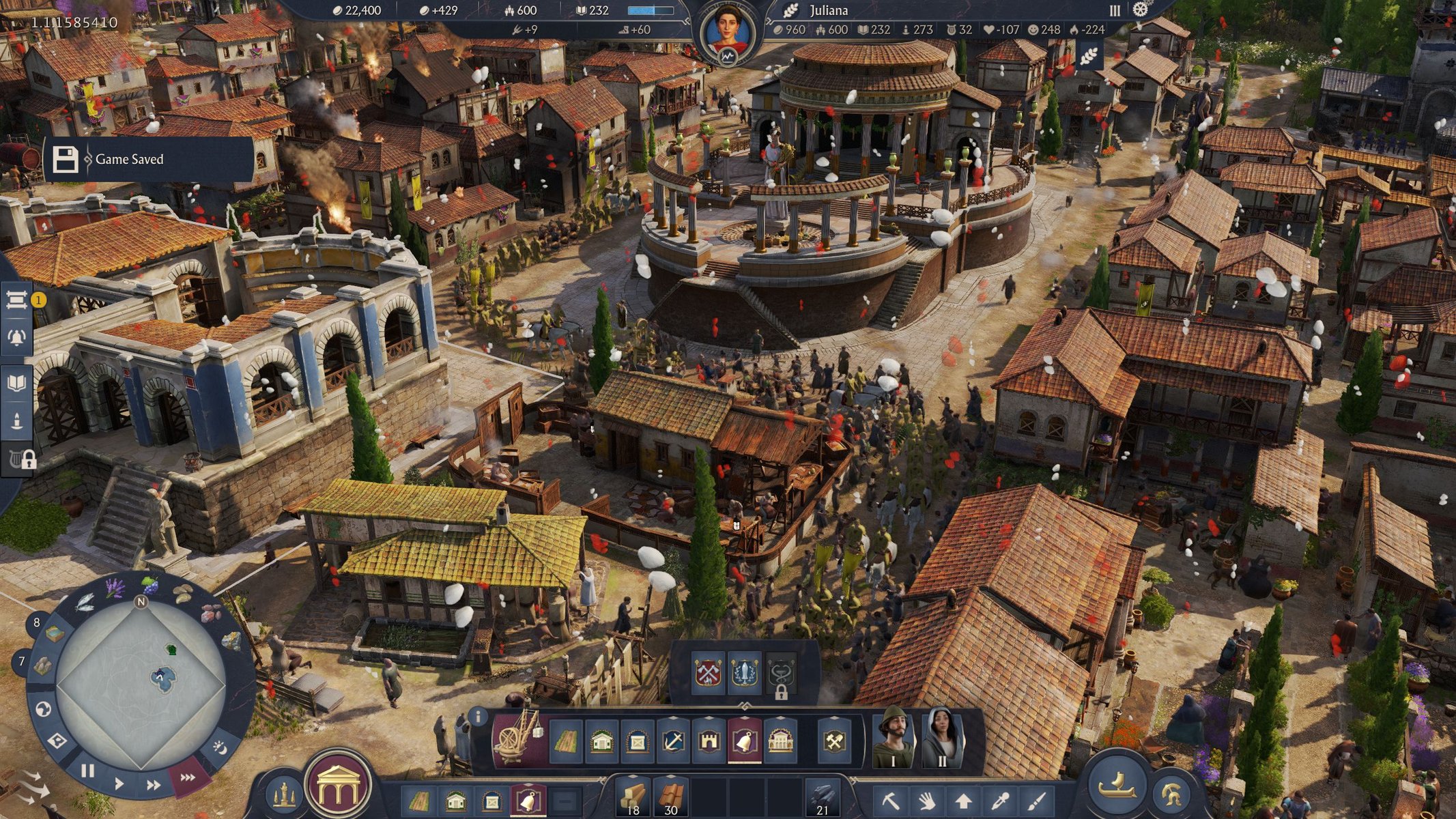
Task: Activate the upgrade arrow tool
Action: pos(963,799)
